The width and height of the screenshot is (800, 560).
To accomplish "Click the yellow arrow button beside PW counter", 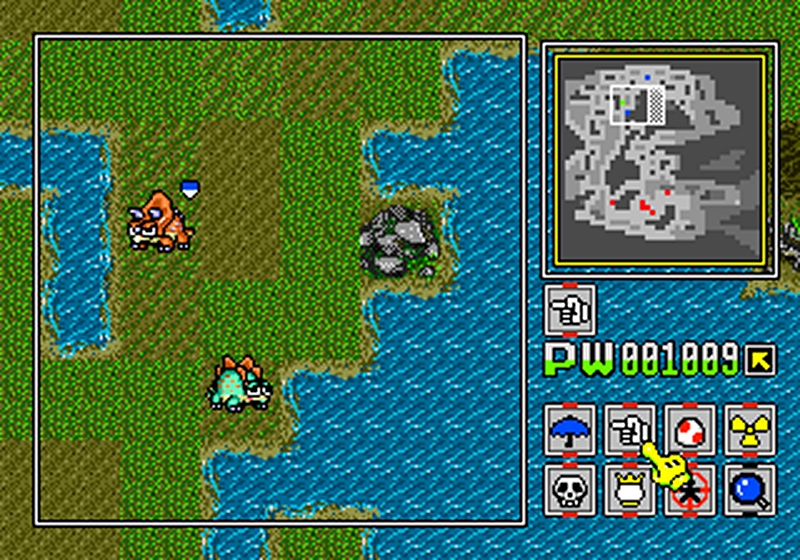I will pos(761,358).
